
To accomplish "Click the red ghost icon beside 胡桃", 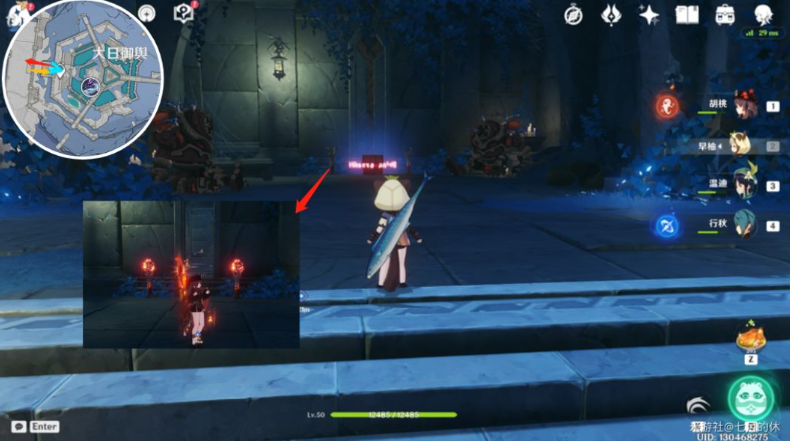I will [666, 106].
